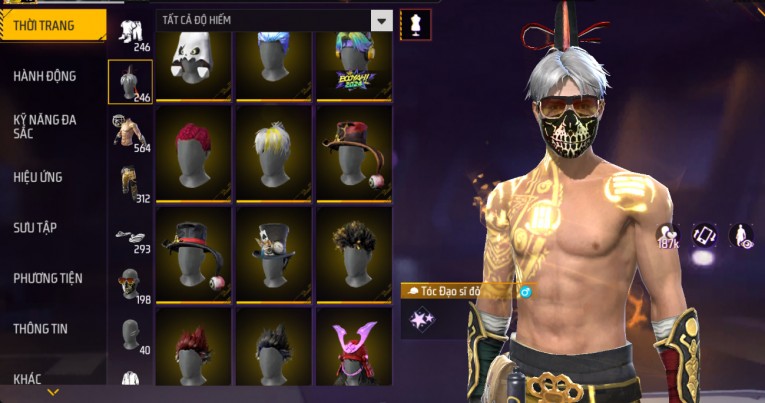Switch to PHƯƠNG TIỆN category
This screenshot has width=765, height=403.
(x=48, y=278)
